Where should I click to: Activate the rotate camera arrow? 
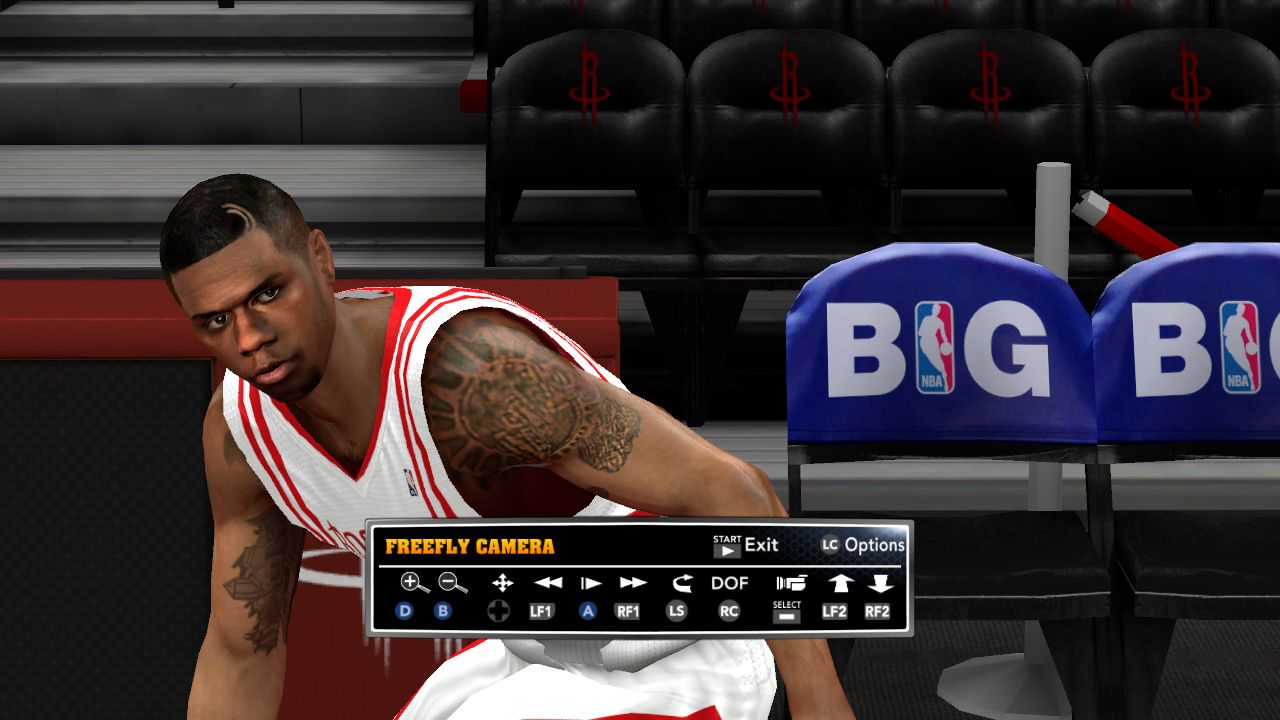tap(681, 583)
